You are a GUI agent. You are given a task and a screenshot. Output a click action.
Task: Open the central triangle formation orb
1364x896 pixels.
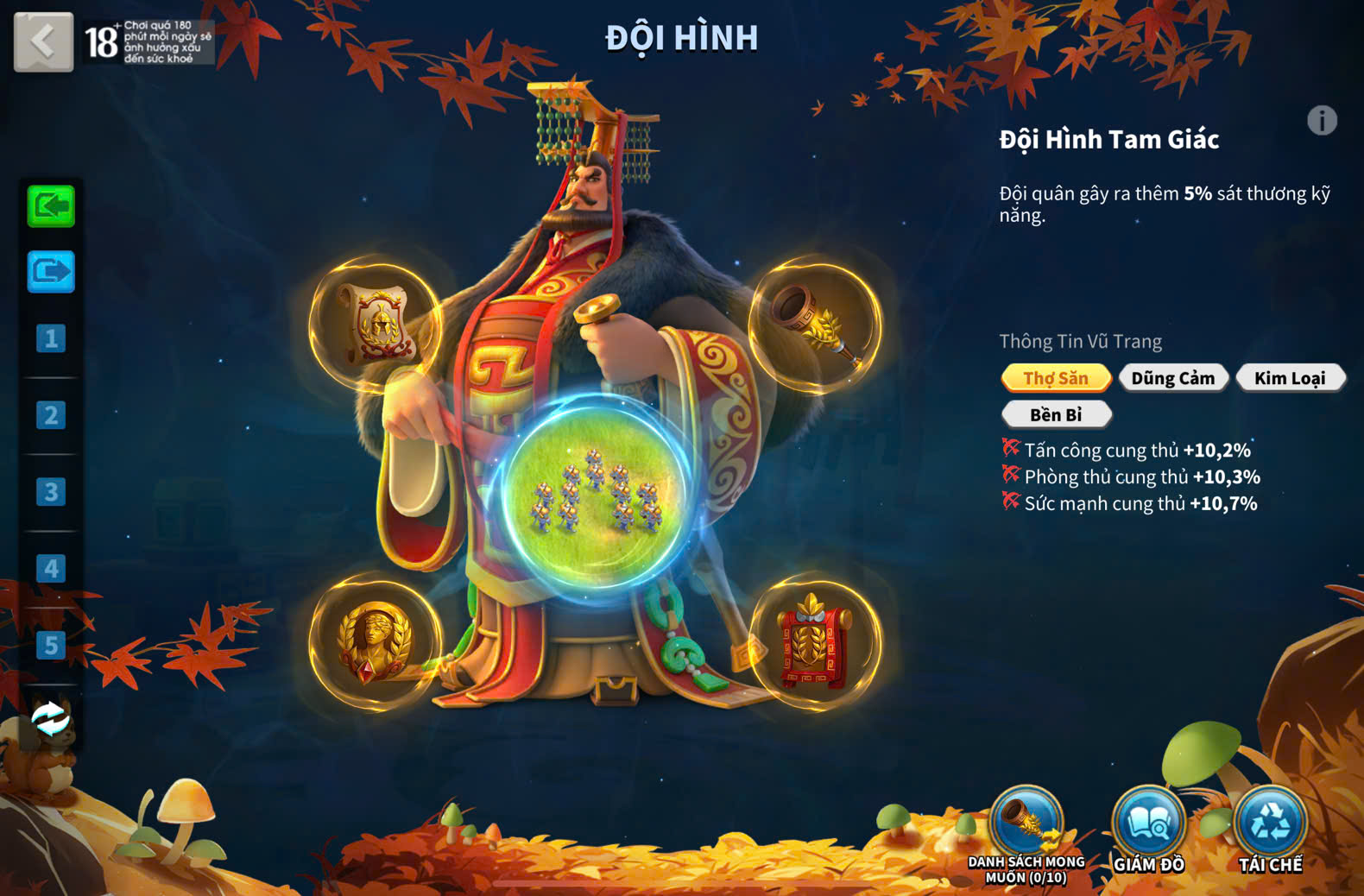pyautogui.click(x=596, y=492)
